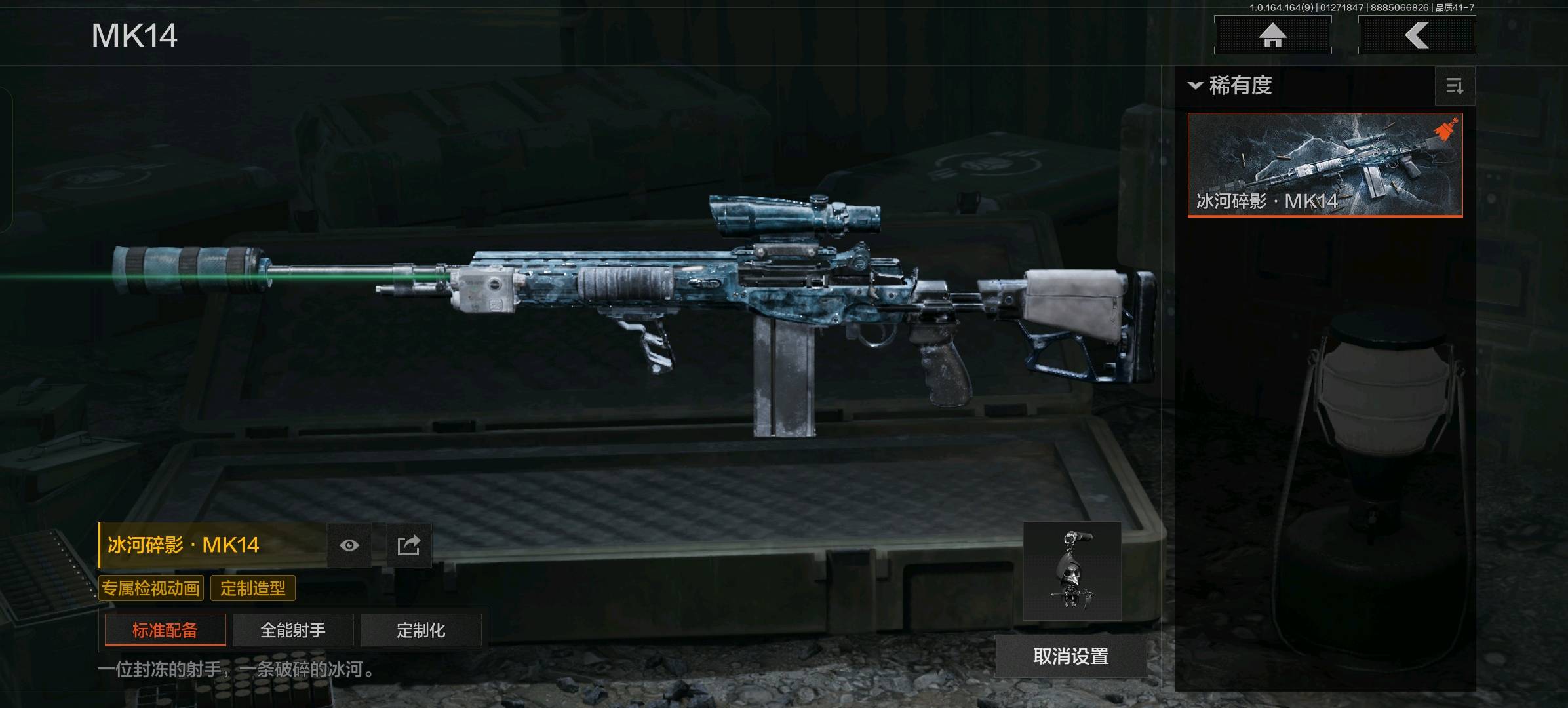Share the weapon skin
The image size is (1568, 708).
pos(408,545)
